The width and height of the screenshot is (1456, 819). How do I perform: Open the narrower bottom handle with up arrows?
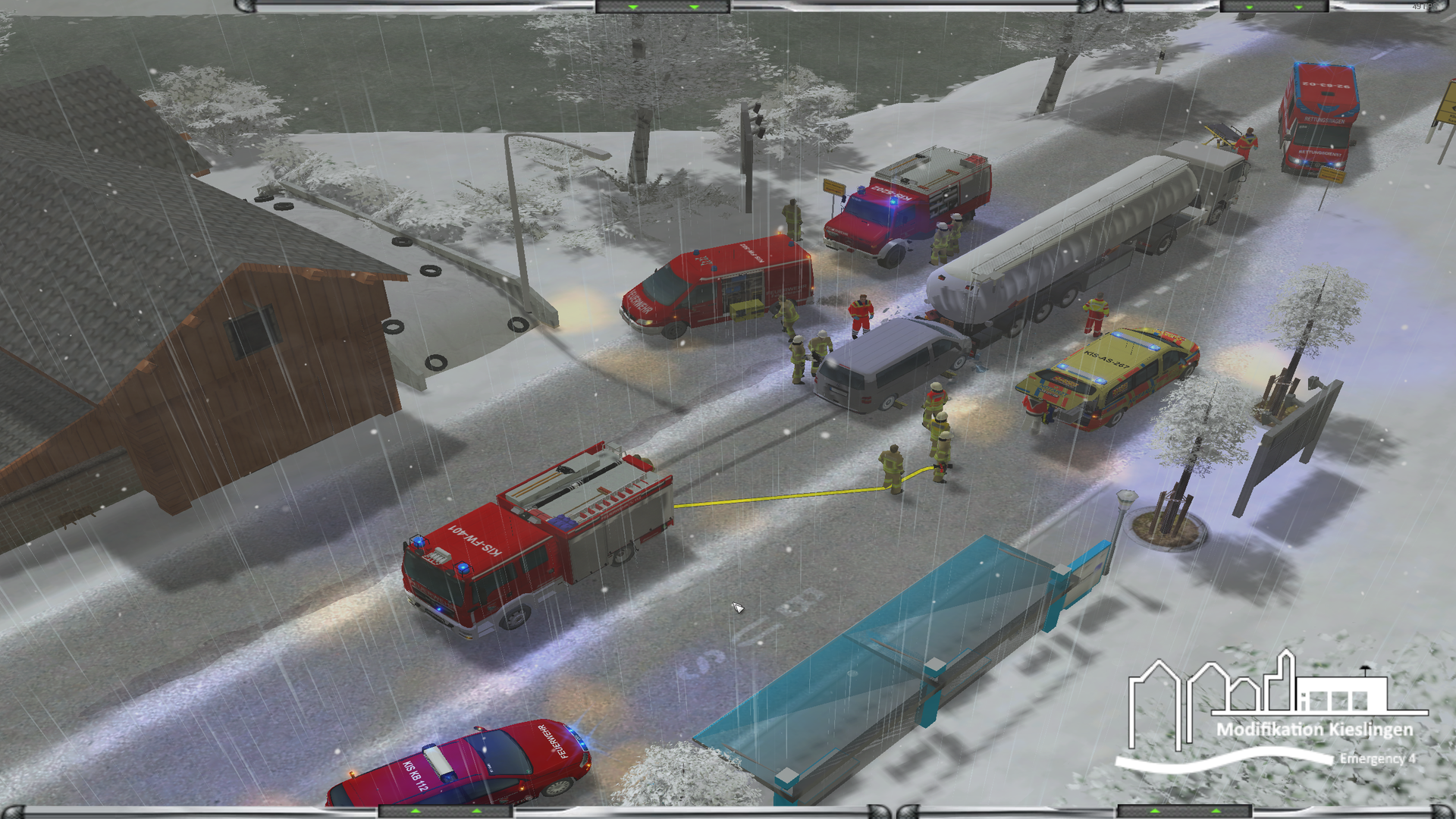tap(1185, 811)
